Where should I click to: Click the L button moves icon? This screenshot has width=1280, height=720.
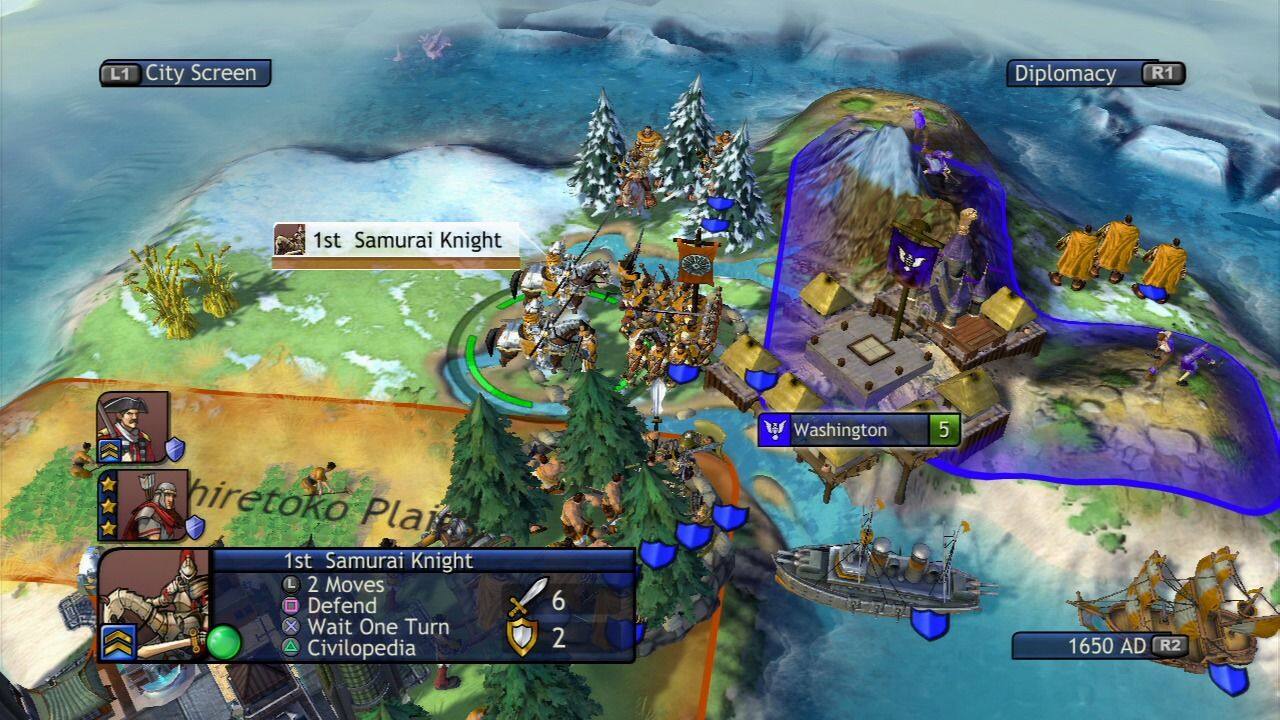click(289, 583)
